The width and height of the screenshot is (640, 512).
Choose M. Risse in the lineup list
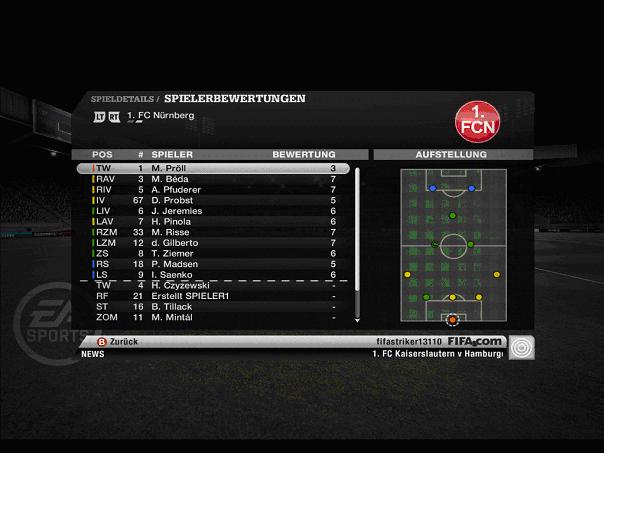tap(214, 232)
